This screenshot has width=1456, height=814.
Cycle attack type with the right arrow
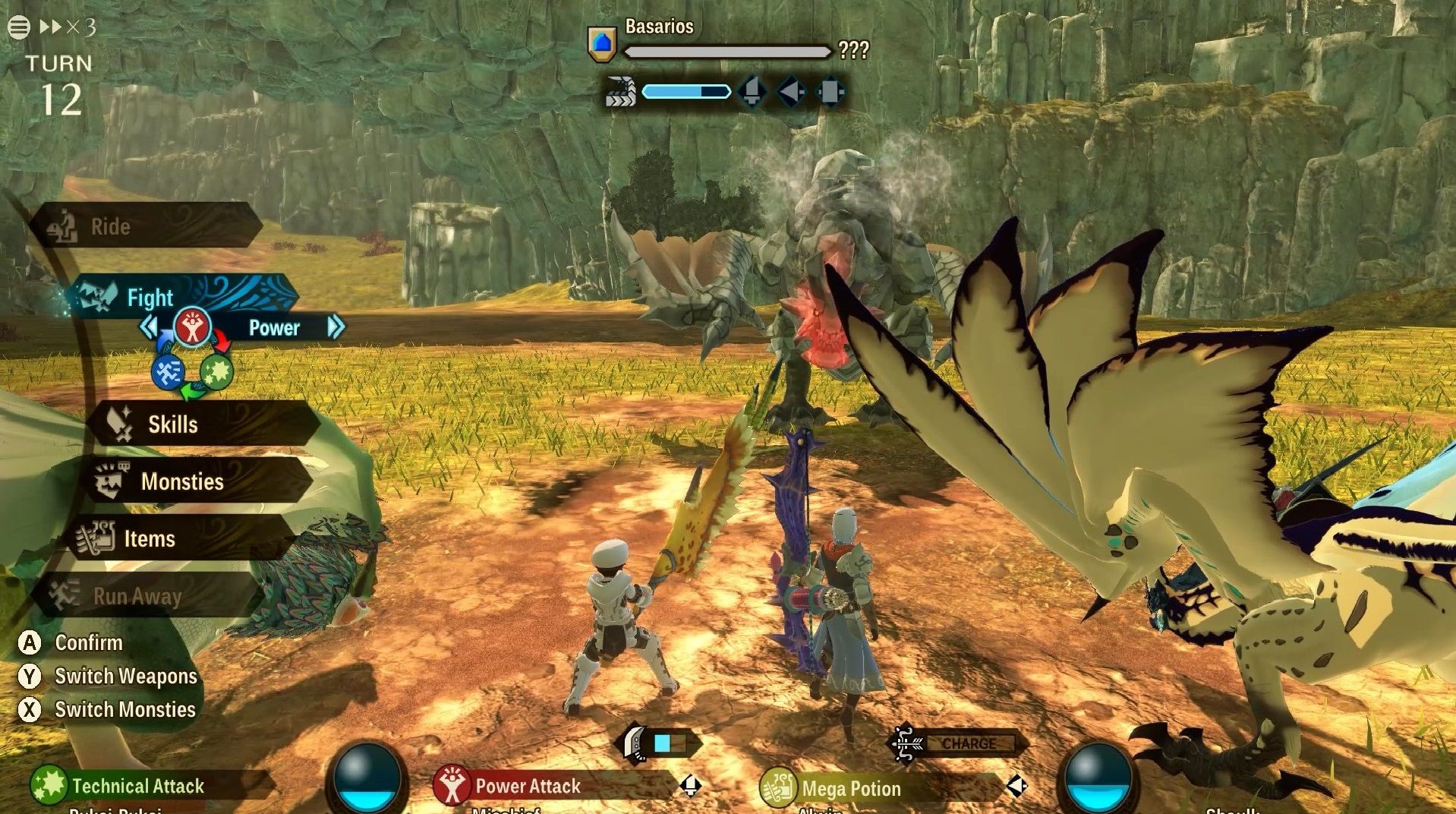[335, 327]
